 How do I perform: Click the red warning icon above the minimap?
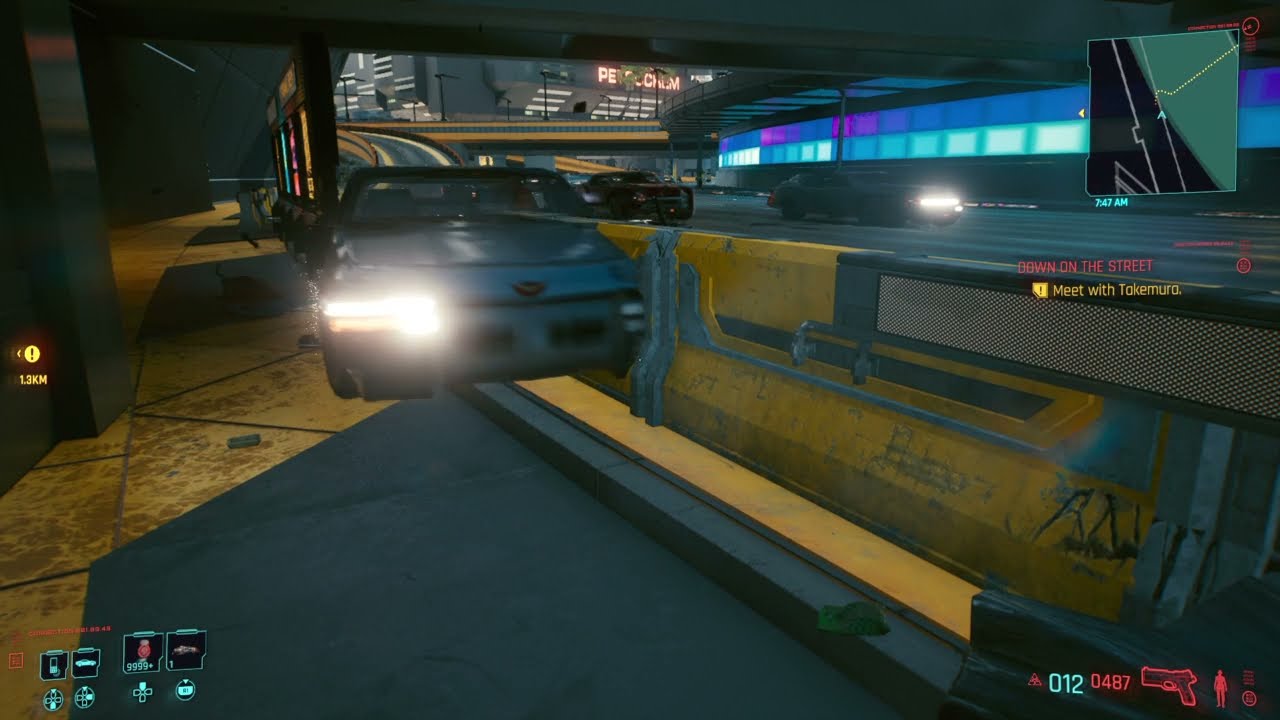pos(1249,27)
